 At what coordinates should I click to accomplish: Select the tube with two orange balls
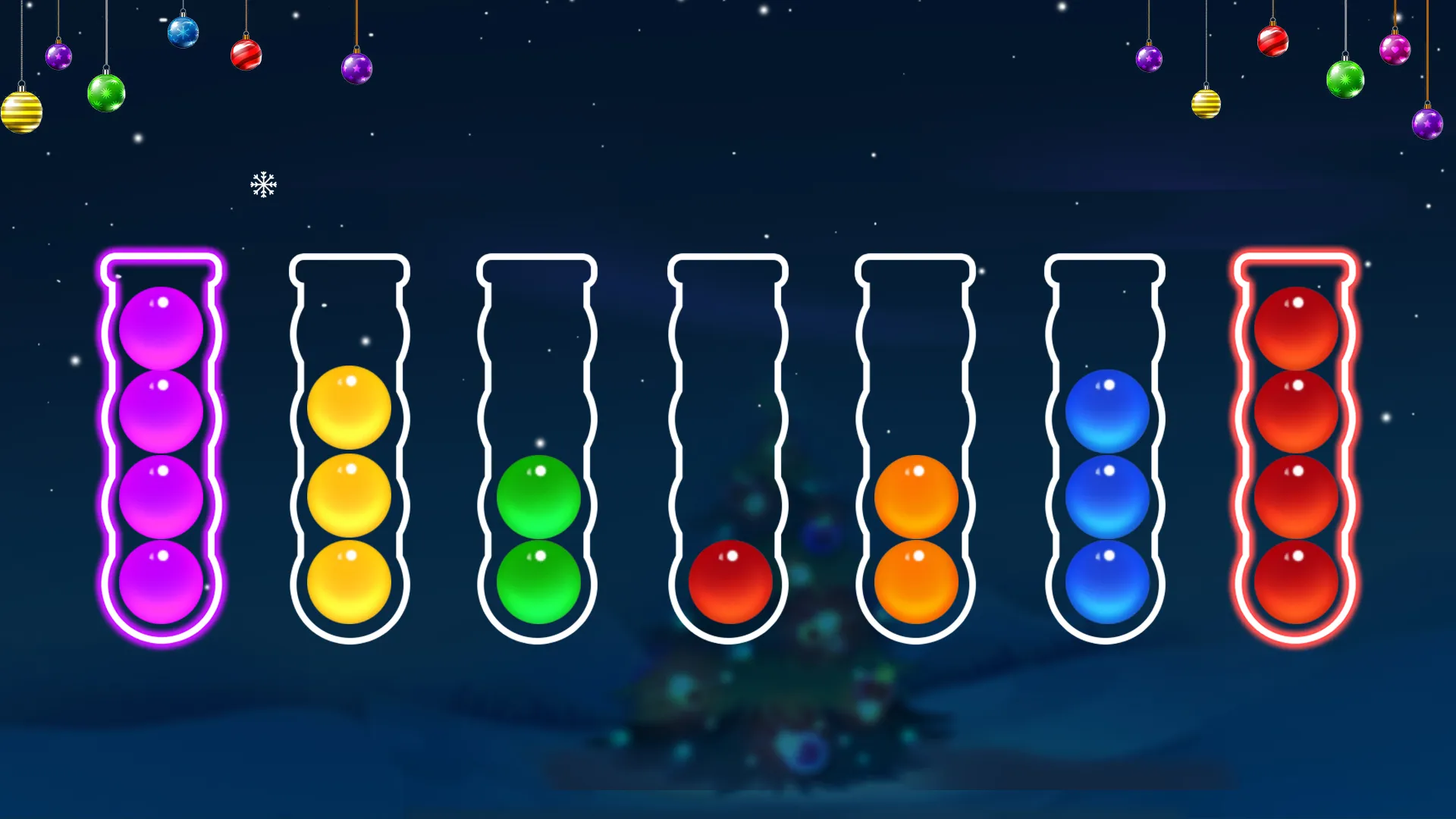915,449
